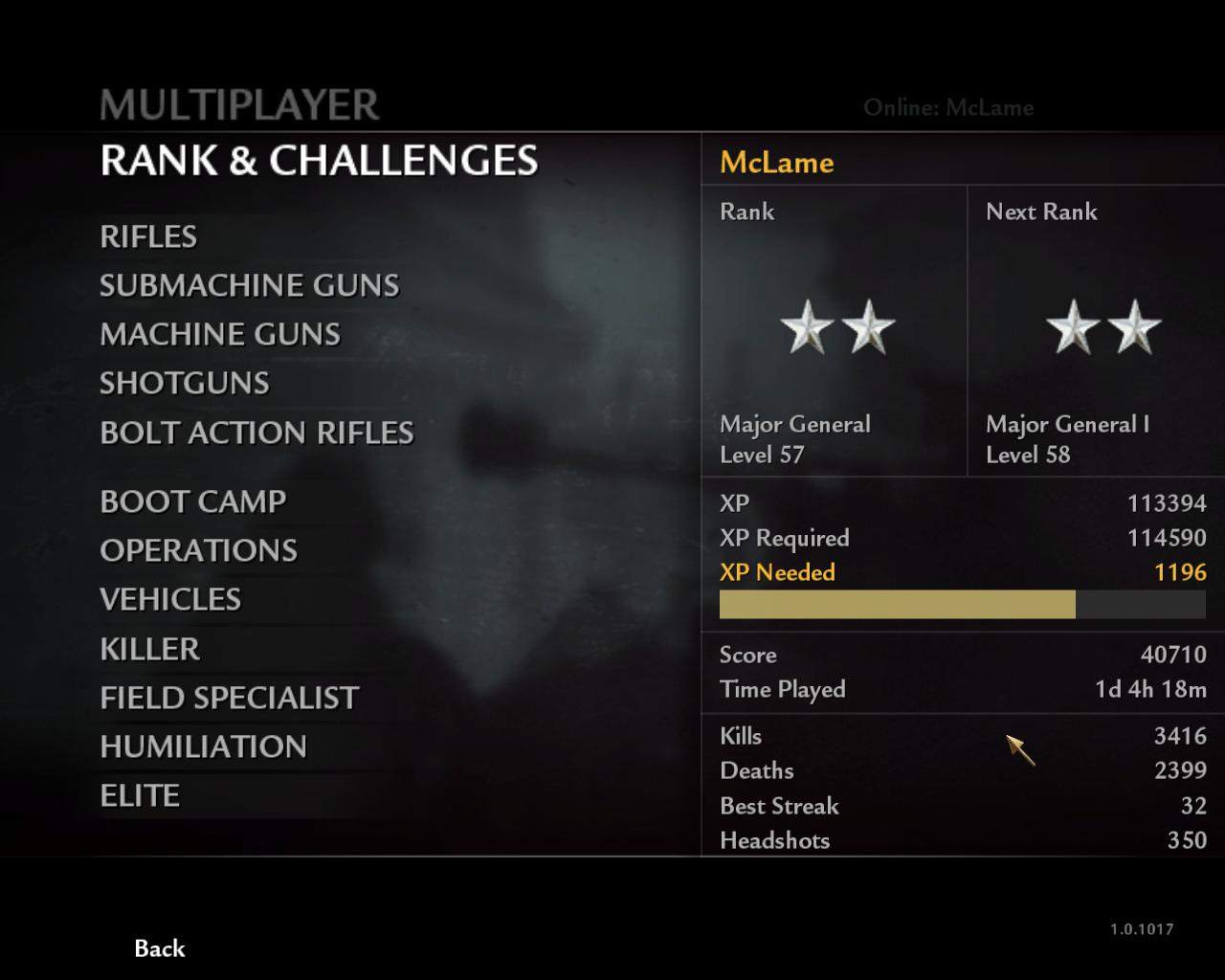Open Field Specialist challenges
Screen dimensions: 1225x980
click(229, 698)
